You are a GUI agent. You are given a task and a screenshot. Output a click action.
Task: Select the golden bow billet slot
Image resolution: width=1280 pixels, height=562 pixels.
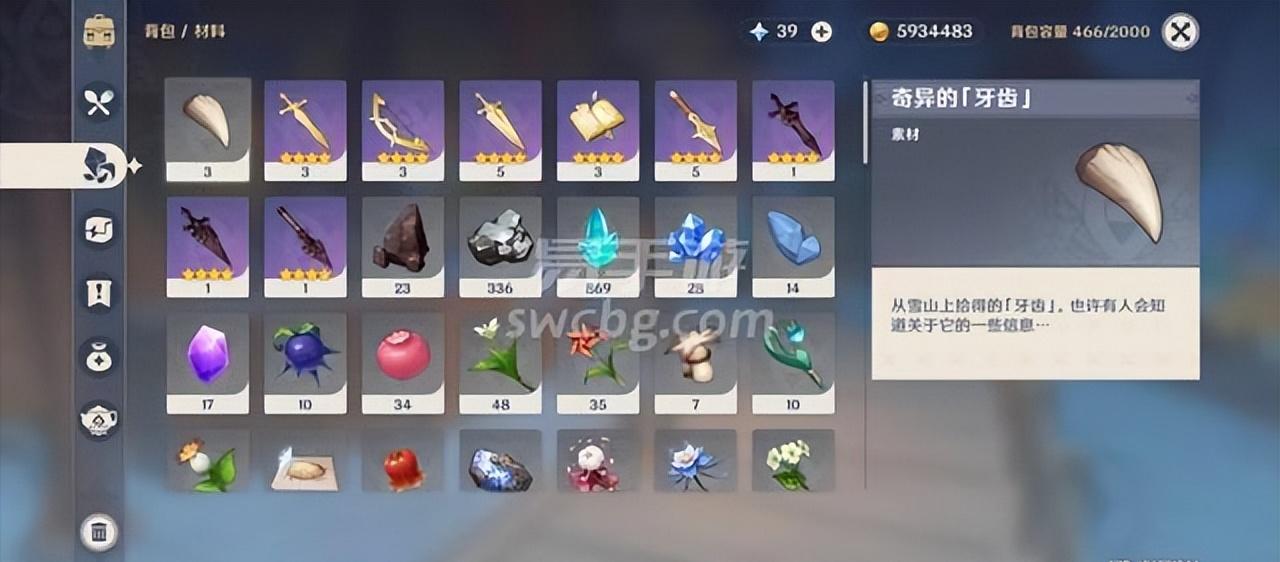402,129
